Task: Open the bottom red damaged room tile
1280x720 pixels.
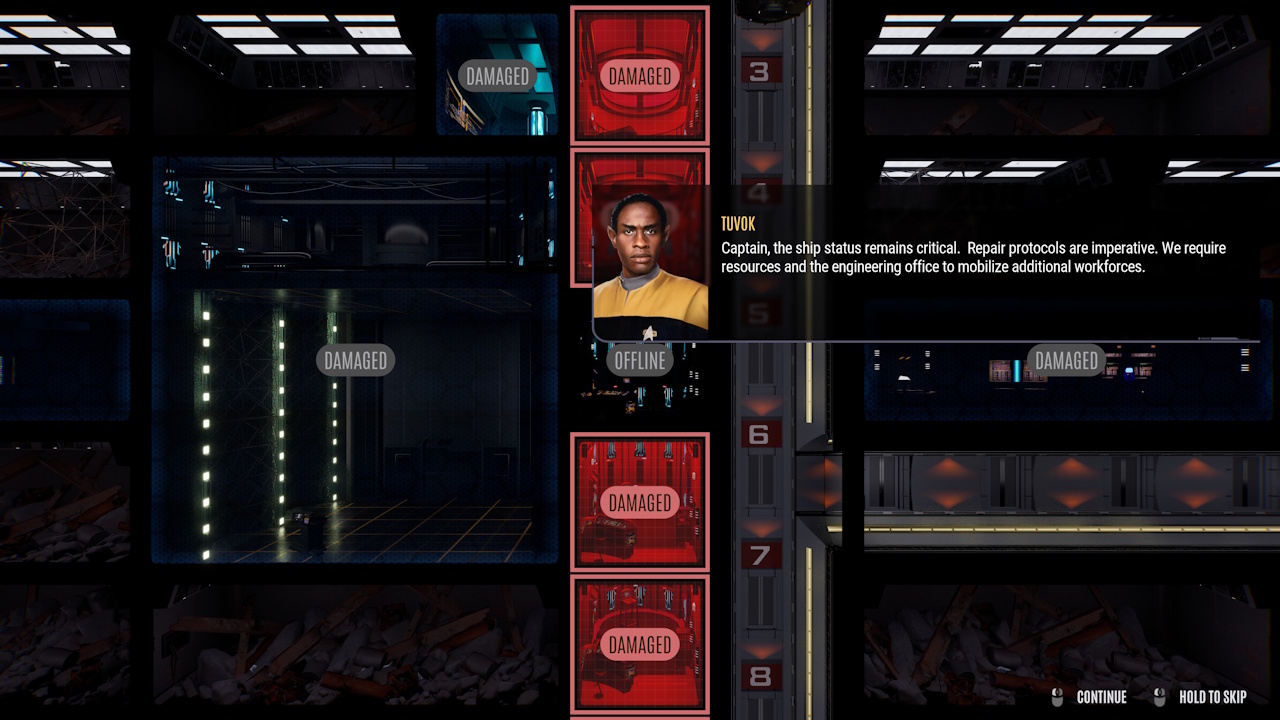Action: point(639,645)
